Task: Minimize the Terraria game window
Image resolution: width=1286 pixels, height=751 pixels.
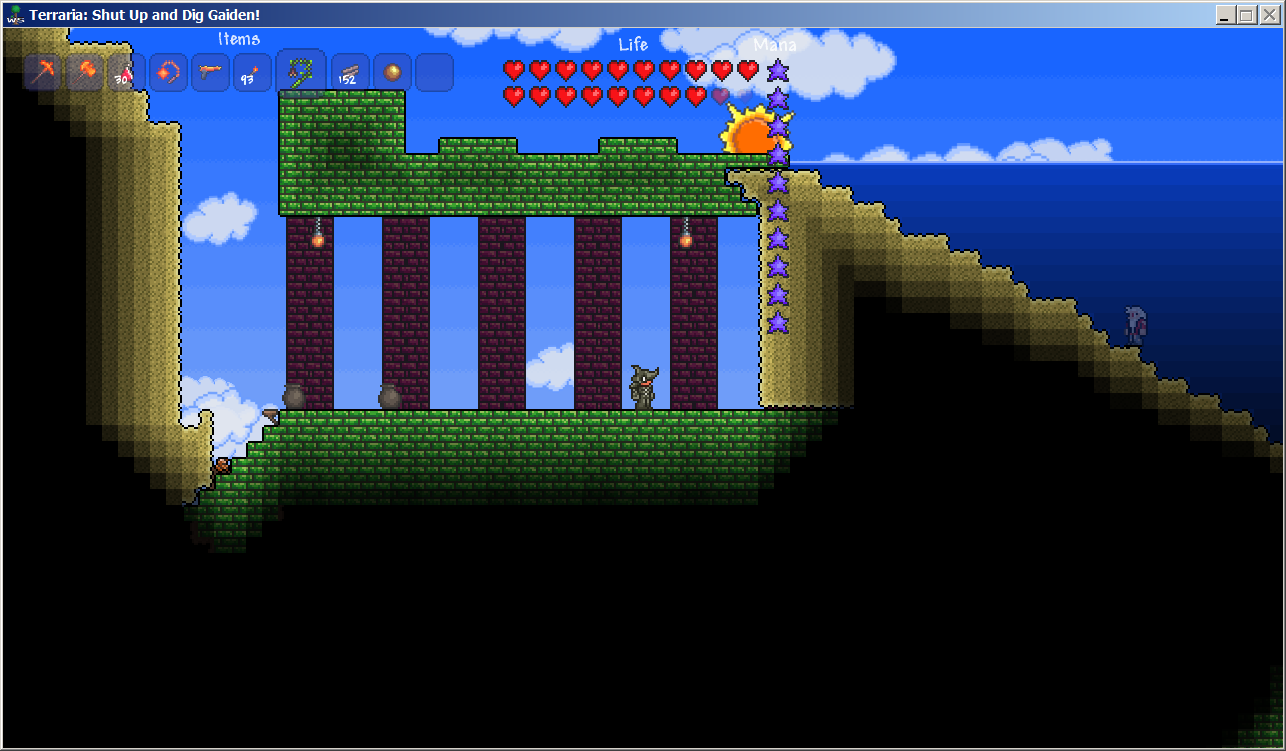Action: pyautogui.click(x=1226, y=15)
